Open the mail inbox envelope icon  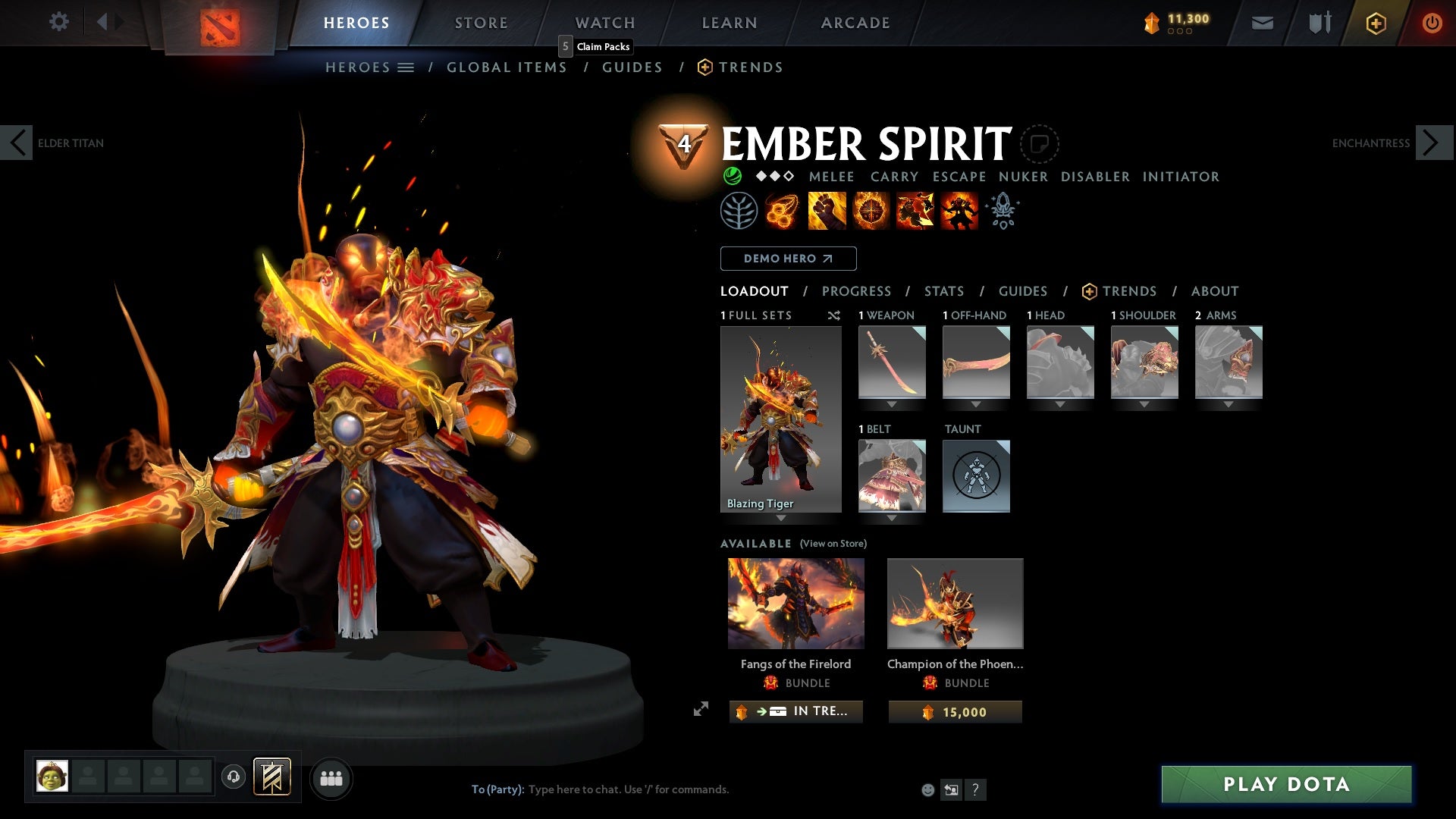pyautogui.click(x=1263, y=22)
